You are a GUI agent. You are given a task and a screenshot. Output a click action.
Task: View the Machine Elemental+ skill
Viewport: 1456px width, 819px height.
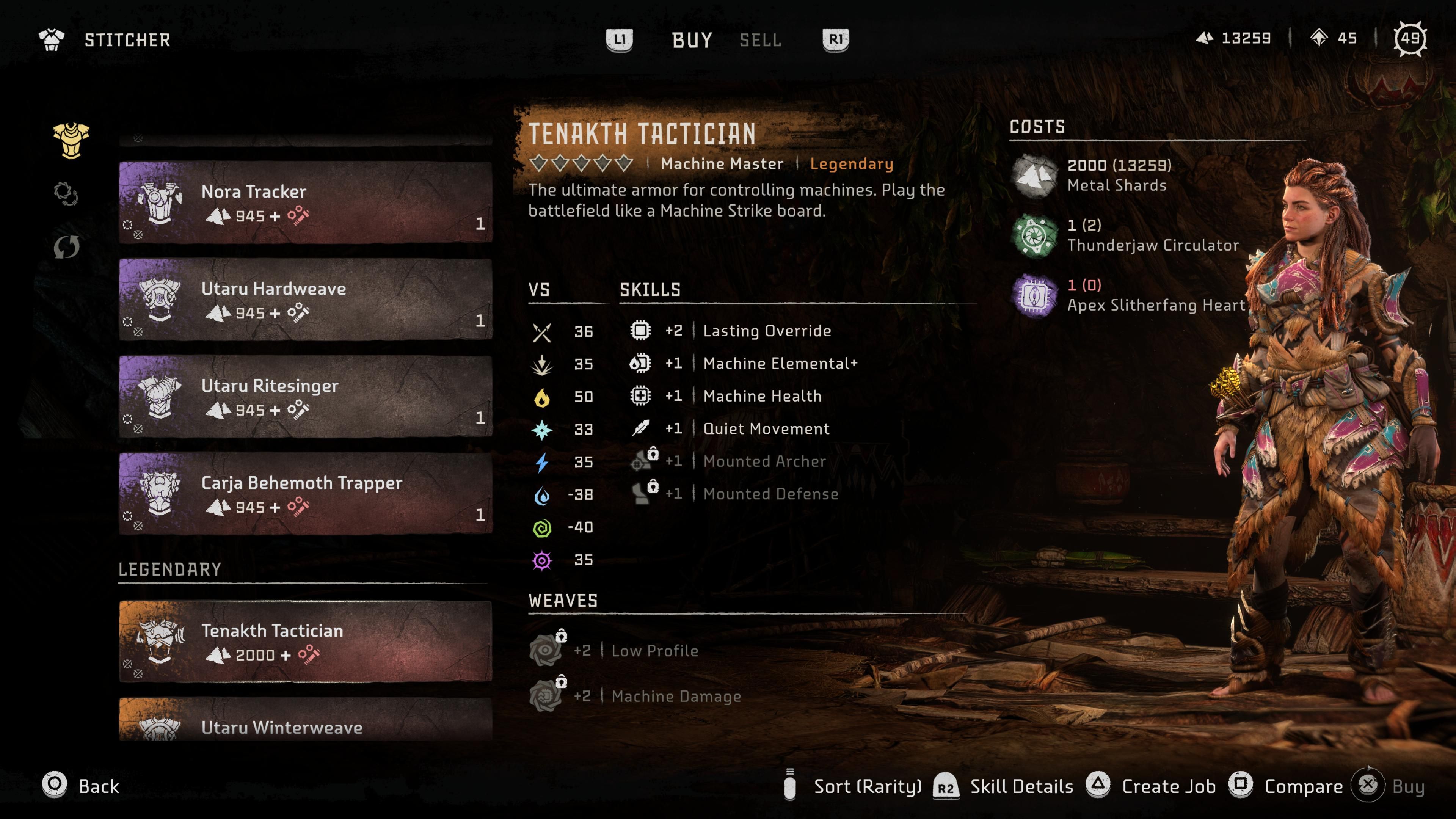[x=780, y=364]
